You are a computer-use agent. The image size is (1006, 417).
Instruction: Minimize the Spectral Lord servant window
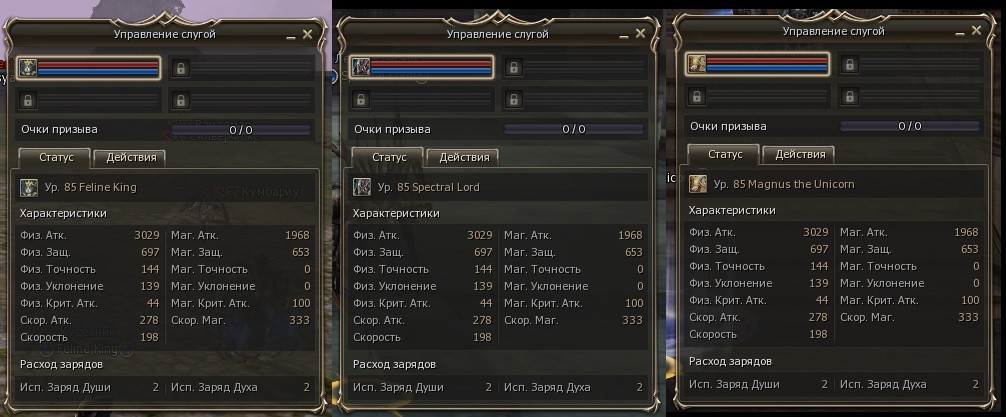coord(624,35)
